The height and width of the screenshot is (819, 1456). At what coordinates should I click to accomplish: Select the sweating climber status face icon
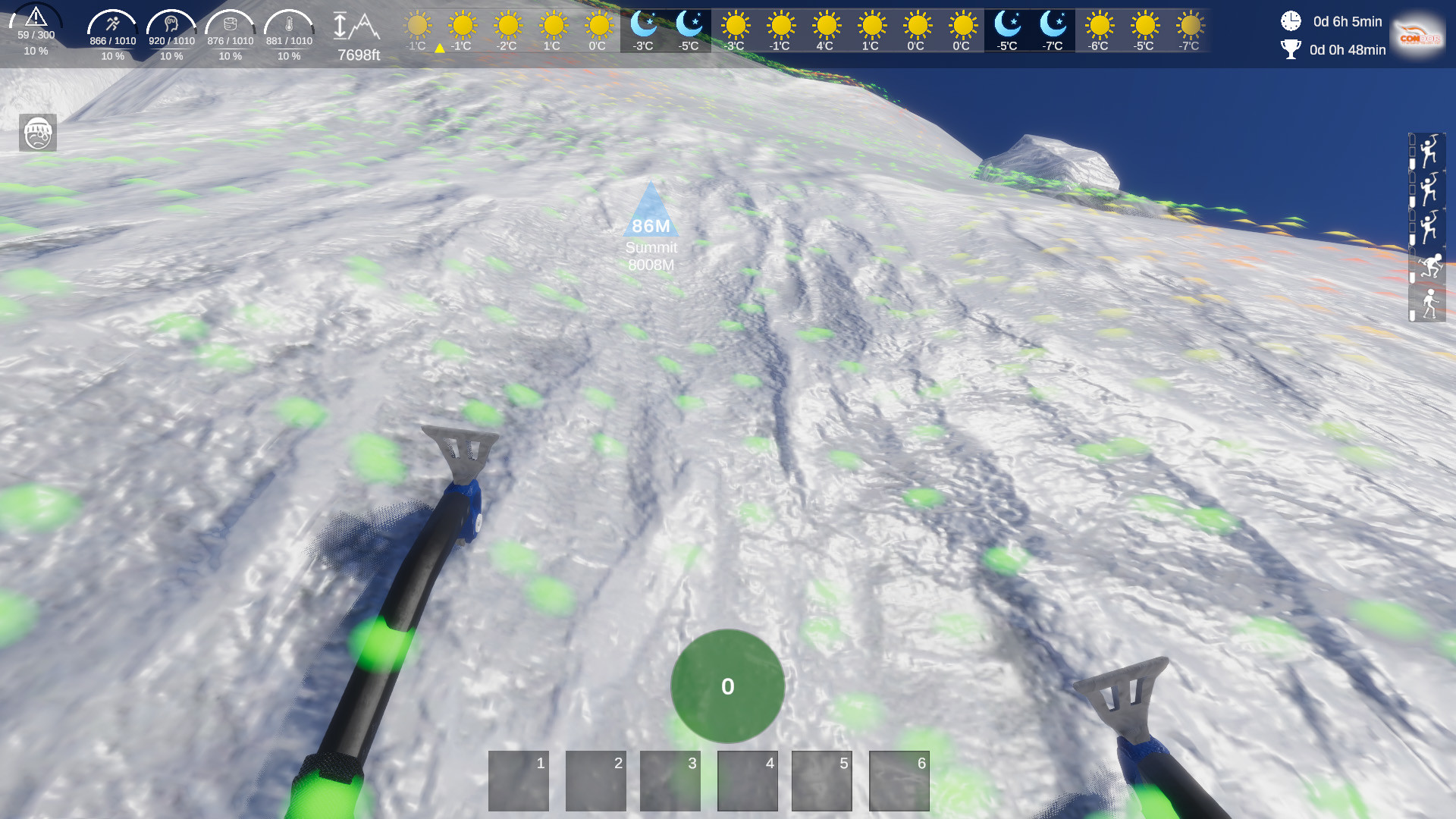[39, 133]
